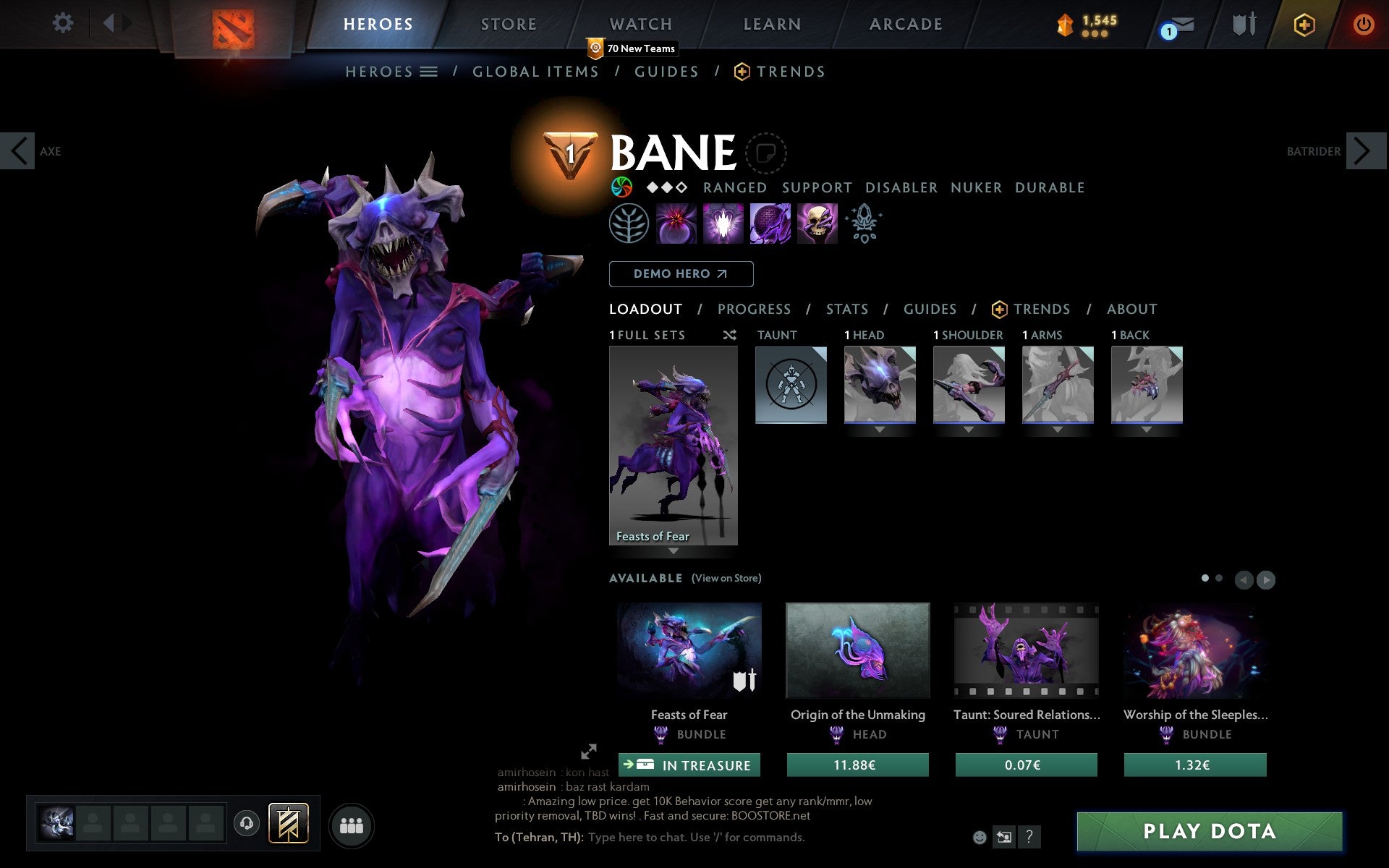The image size is (1389, 868).
Task: Select the second AVAILABLE page dot
Action: click(1219, 579)
